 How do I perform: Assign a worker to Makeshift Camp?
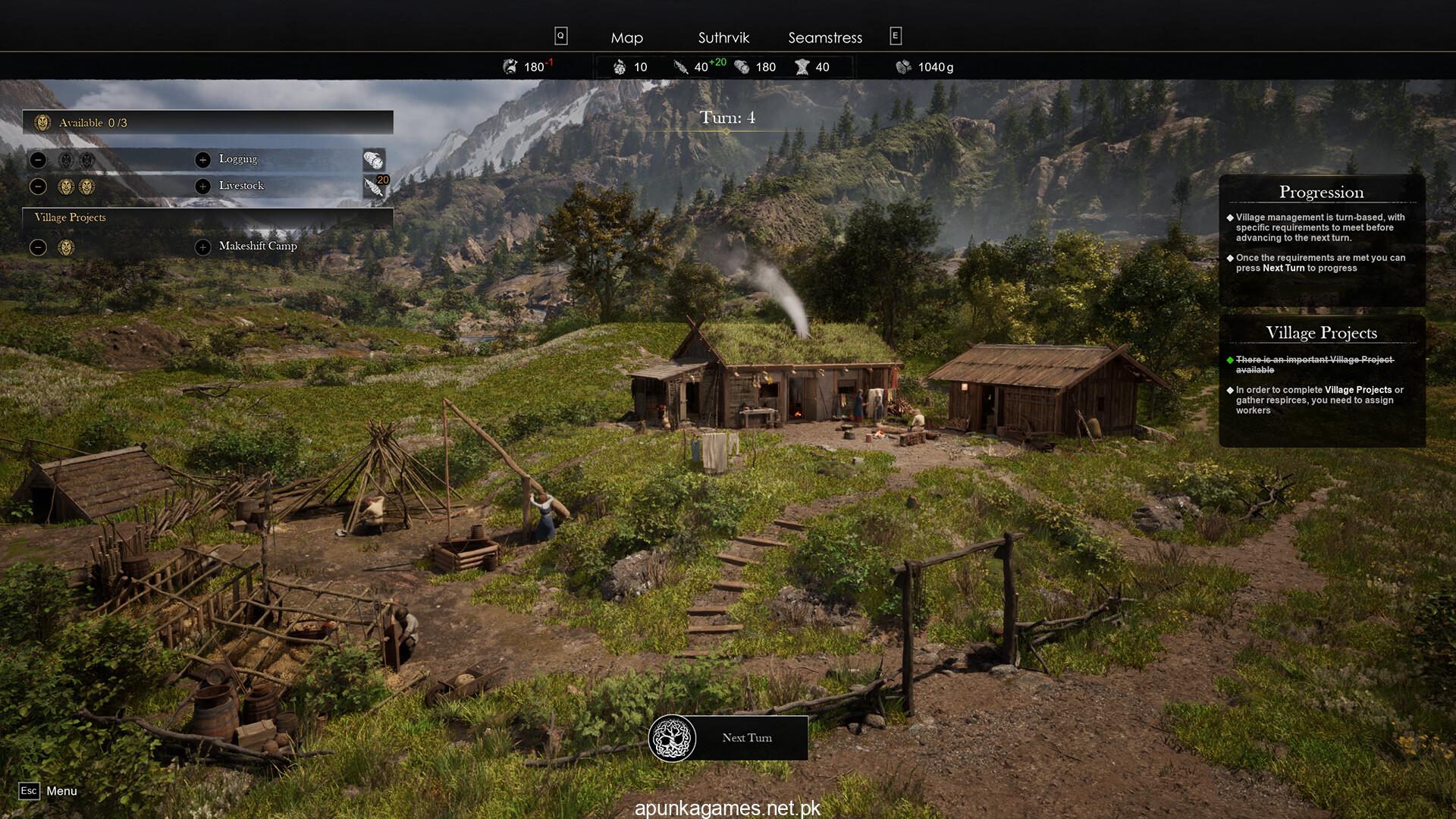(202, 247)
